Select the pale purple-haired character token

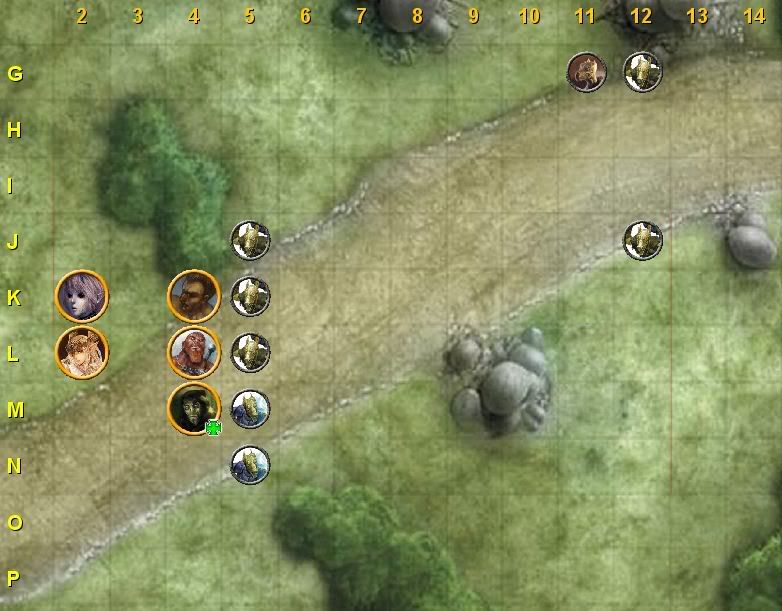coord(81,296)
